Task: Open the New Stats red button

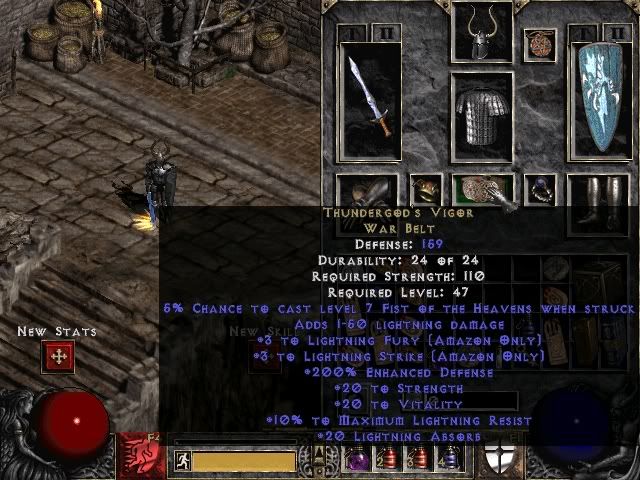Action: [x=58, y=356]
